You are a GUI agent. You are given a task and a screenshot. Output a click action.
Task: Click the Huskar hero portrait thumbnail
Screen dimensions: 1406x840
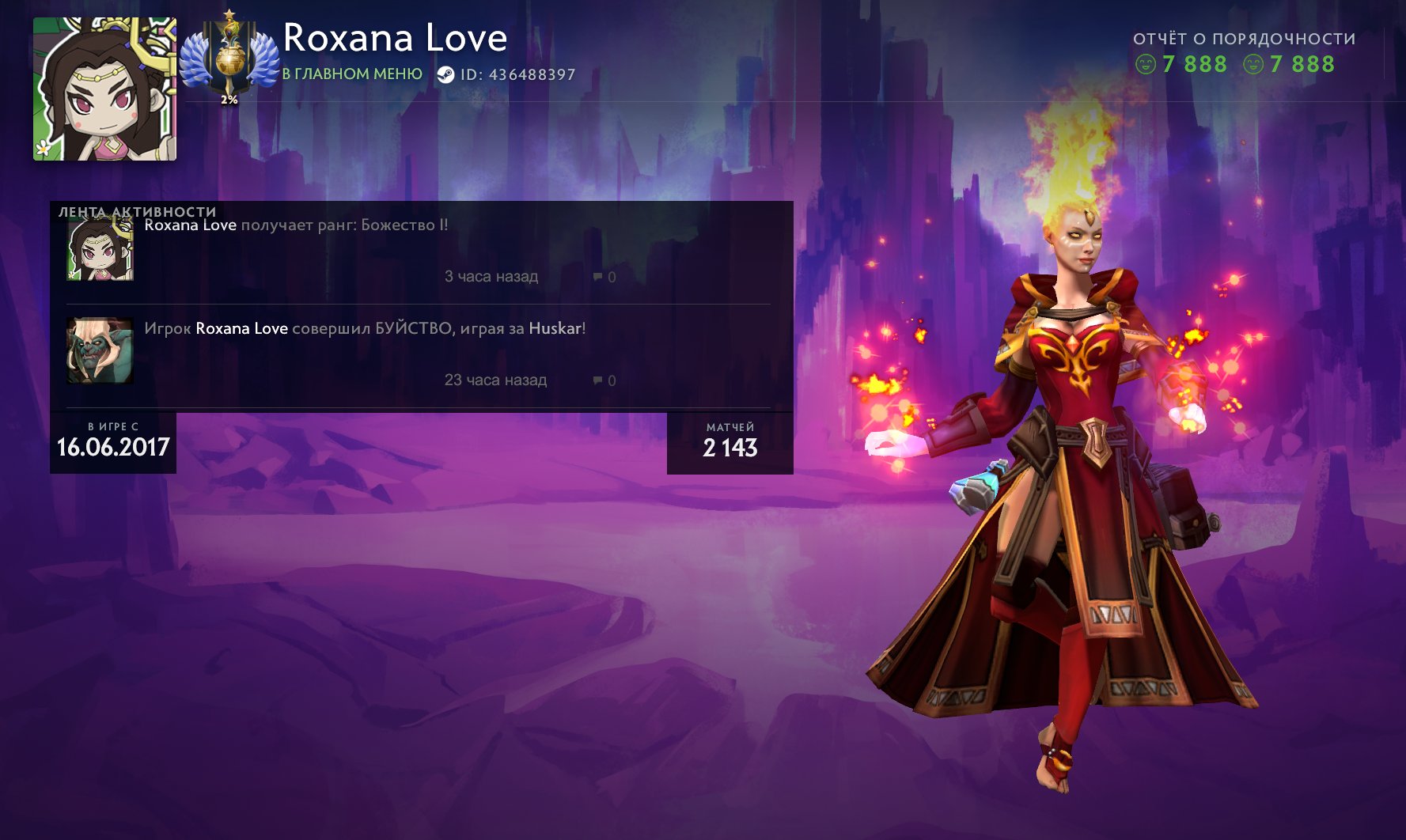[100, 350]
